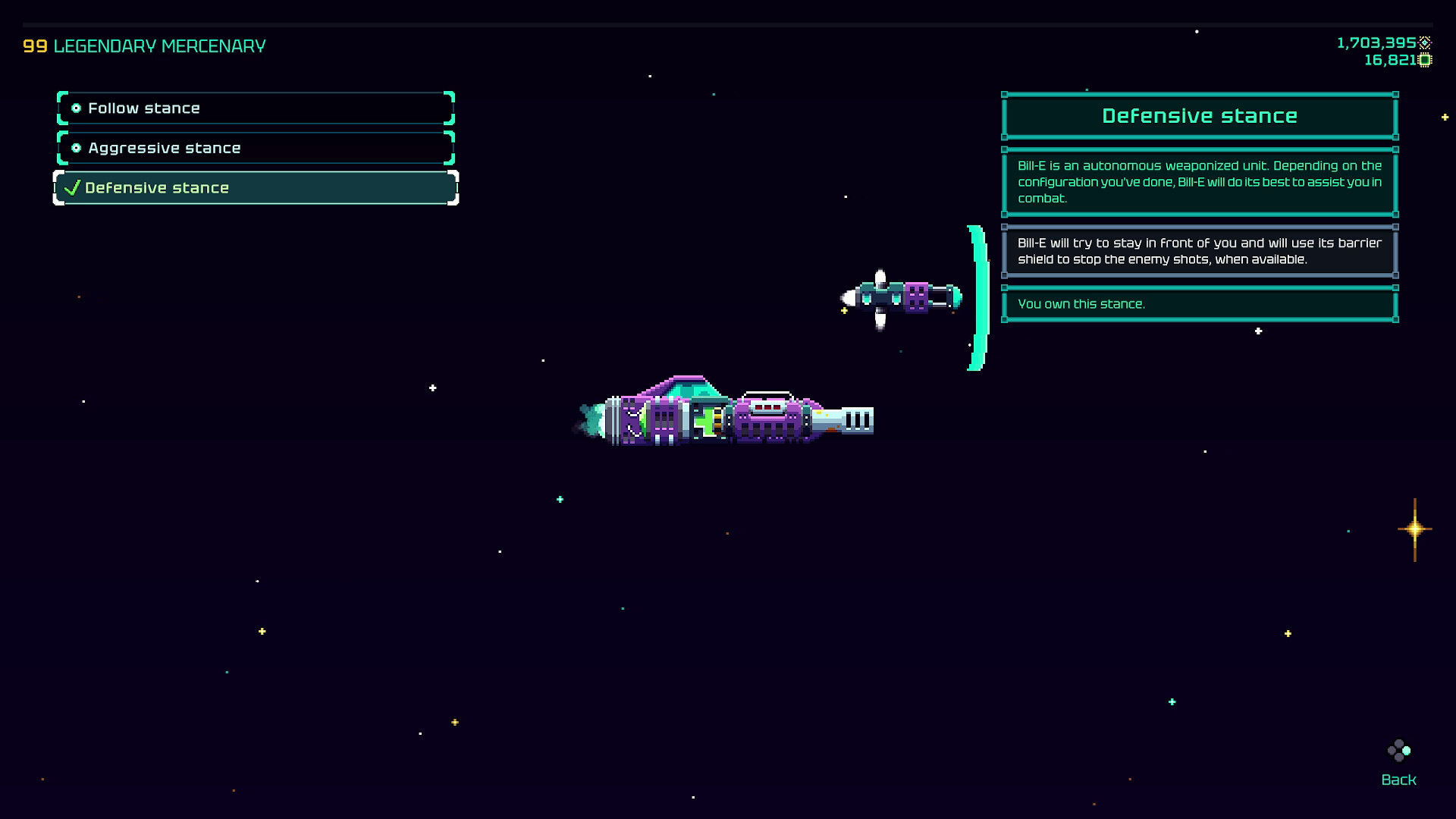Click the d-pad icon above Back
This screenshot has height=819, width=1456.
(1399, 752)
